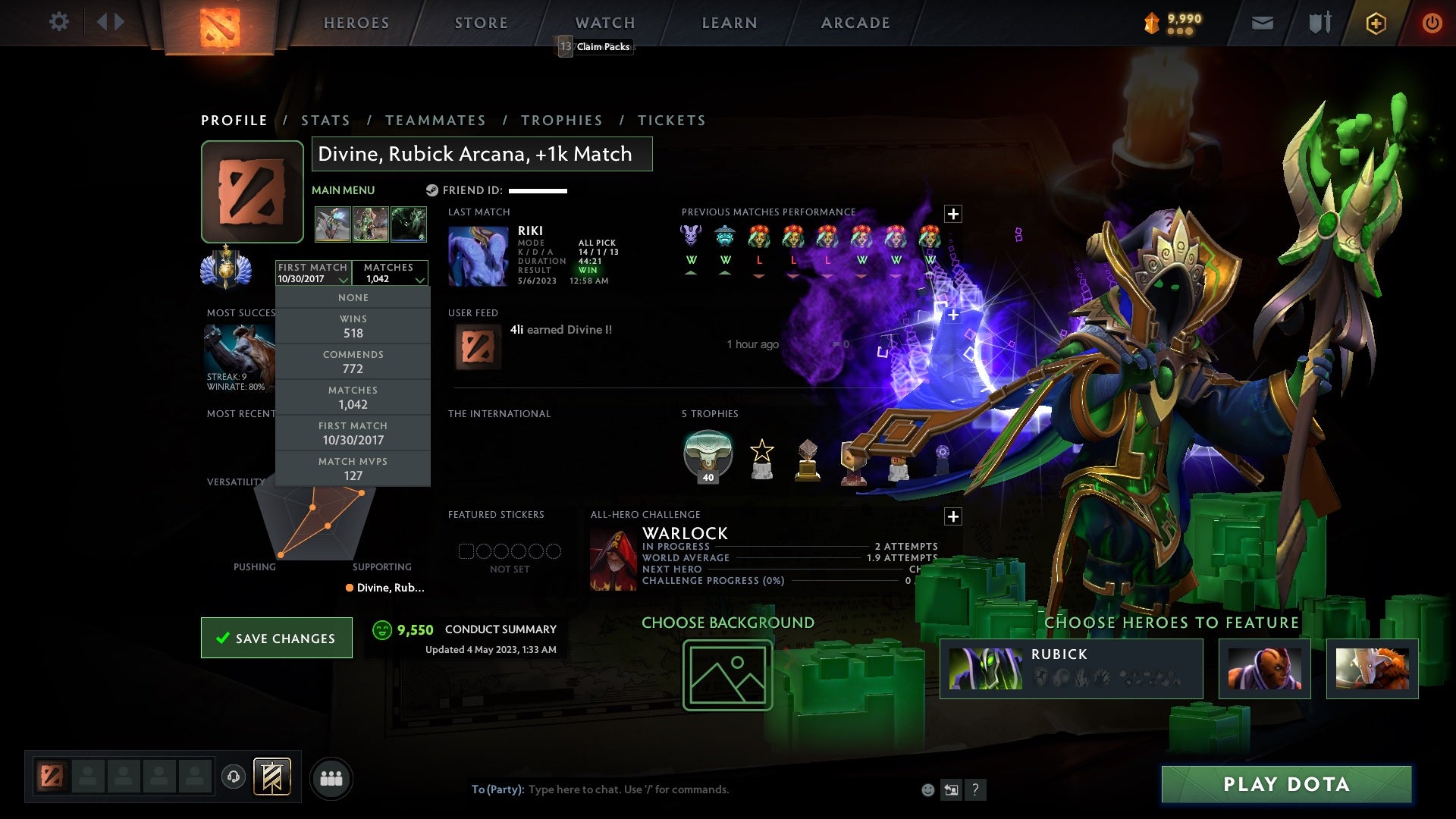The image size is (1456, 819).
Task: Switch to the Trophies tab
Action: [x=562, y=121]
